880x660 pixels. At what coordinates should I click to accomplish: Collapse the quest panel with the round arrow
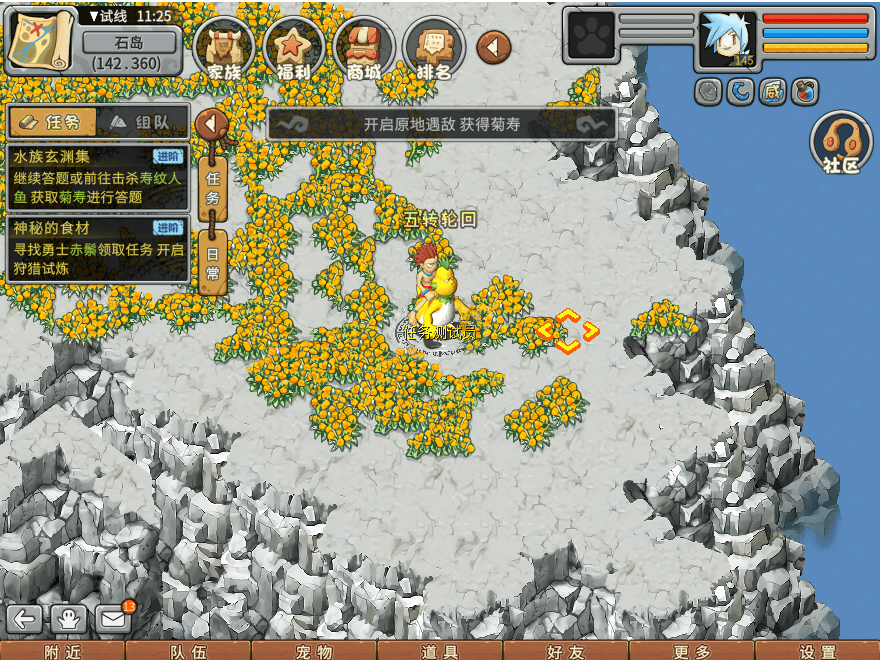(212, 124)
